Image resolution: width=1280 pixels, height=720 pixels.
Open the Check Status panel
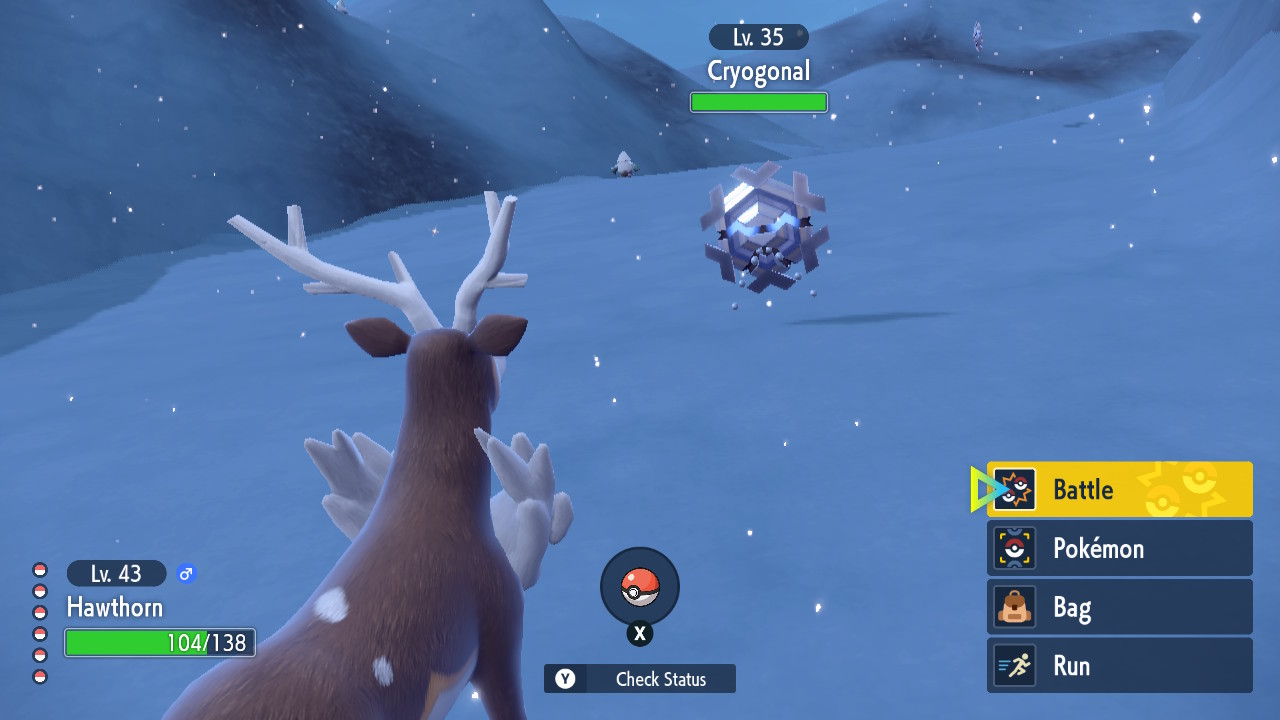click(x=640, y=679)
